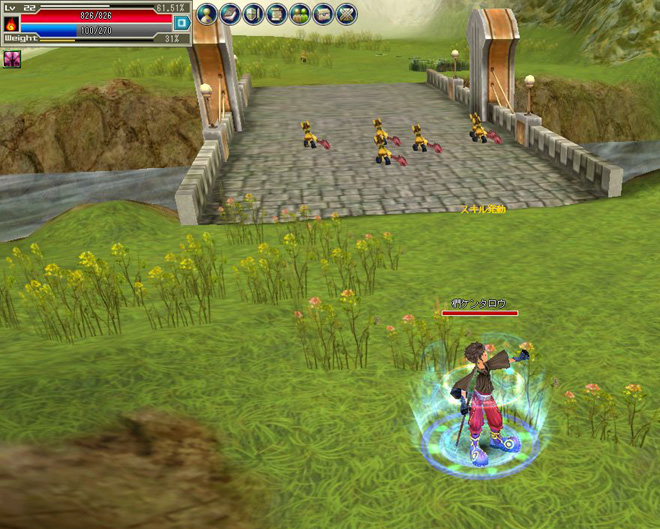Open the treasure chest inventory icon
Screen dimensions: 660x529
(x=322, y=14)
